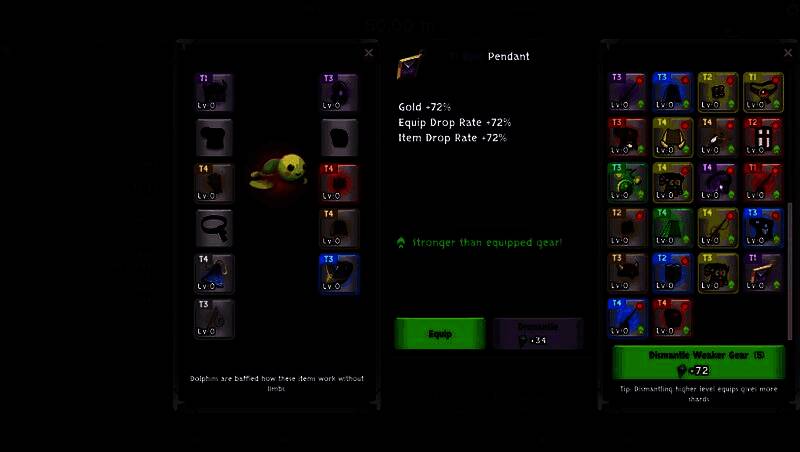This screenshot has width=800, height=452.
Task: Pick the blue T4 item in bottom row
Action: tap(628, 317)
